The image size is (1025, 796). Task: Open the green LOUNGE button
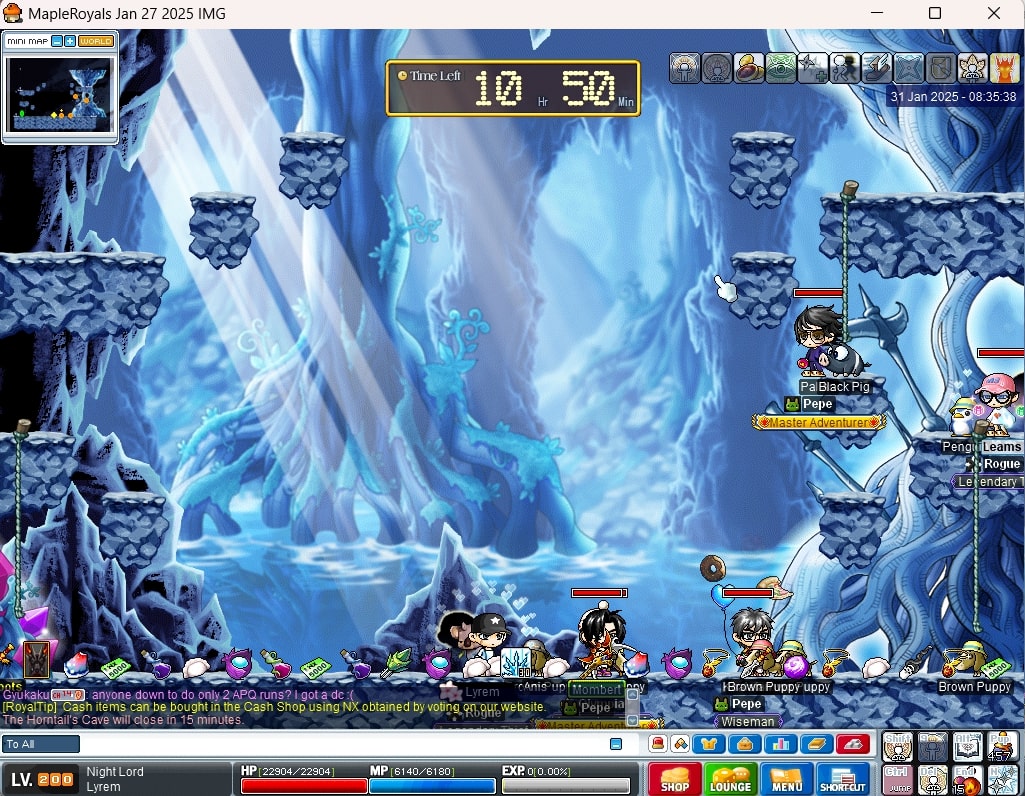tap(730, 779)
